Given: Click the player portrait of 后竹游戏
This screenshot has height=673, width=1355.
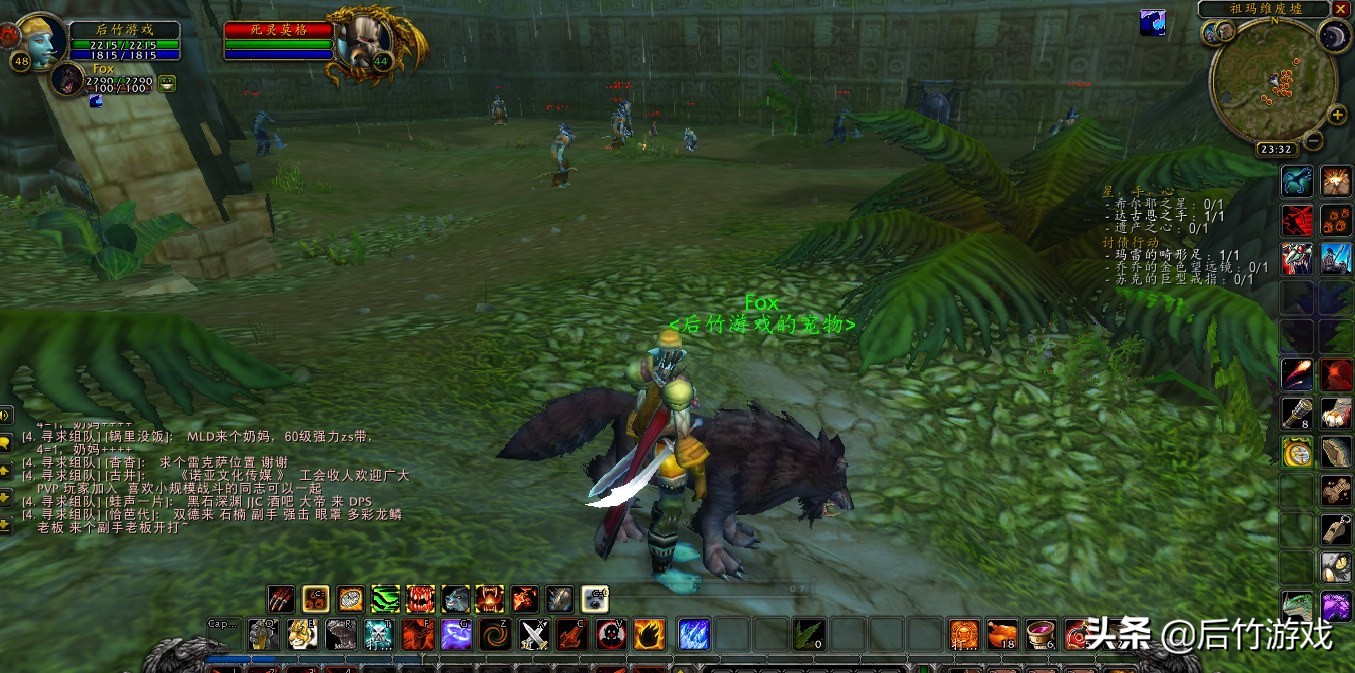Looking at the screenshot, I should pyautogui.click(x=38, y=39).
